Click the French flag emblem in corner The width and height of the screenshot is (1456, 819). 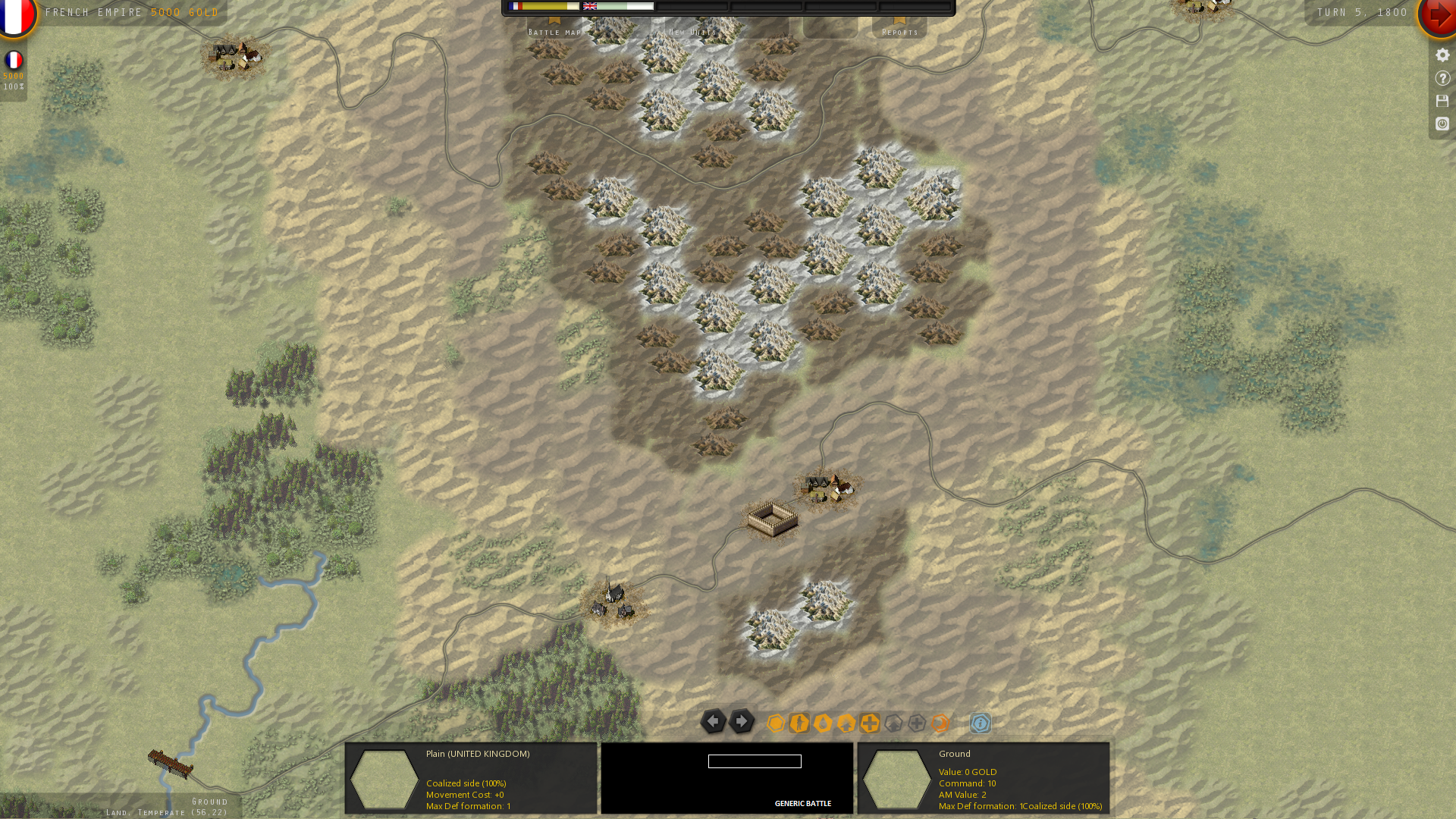point(15,15)
